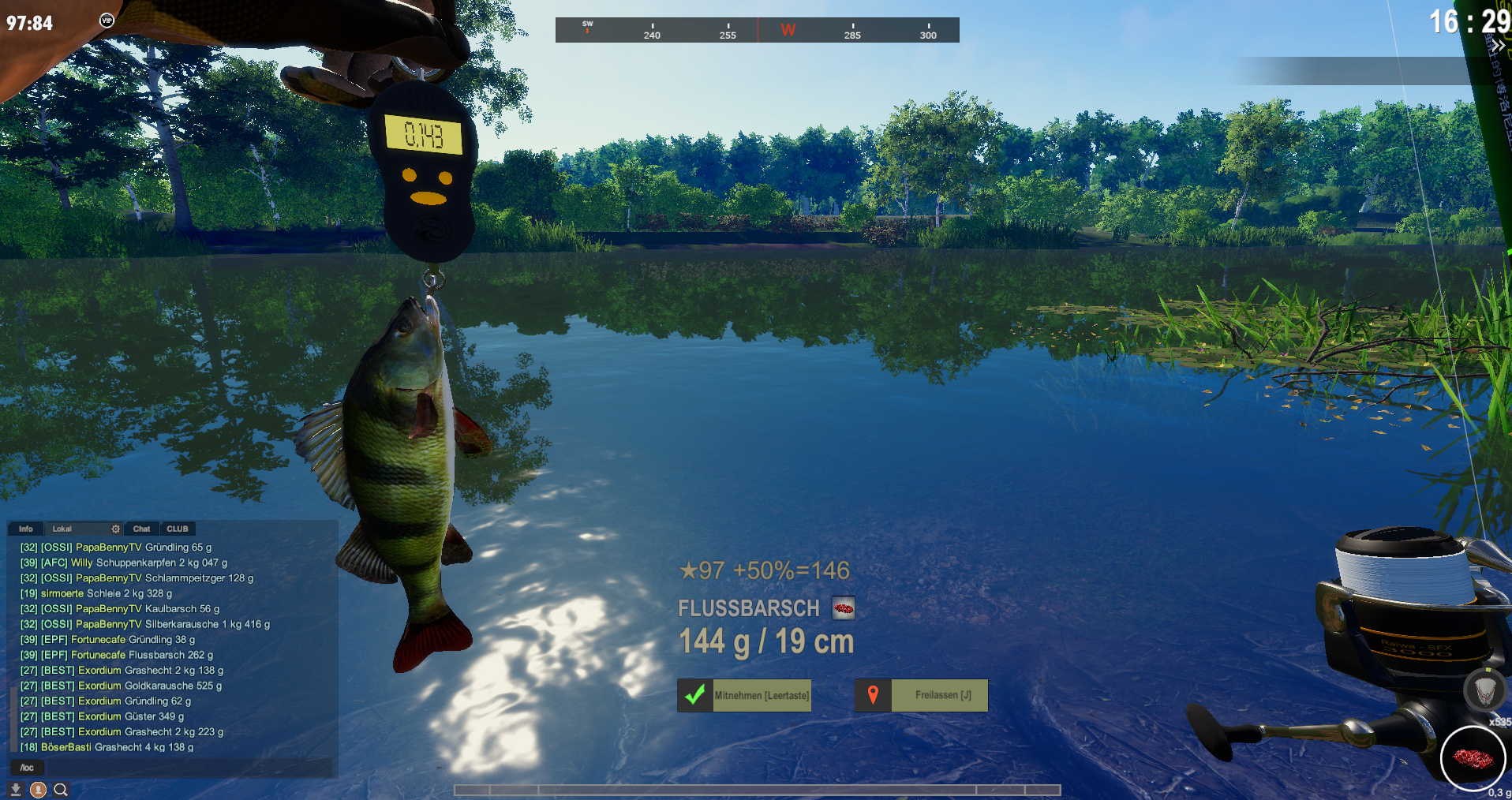
Task: Release the fish with Freilassen button
Action: [922, 696]
